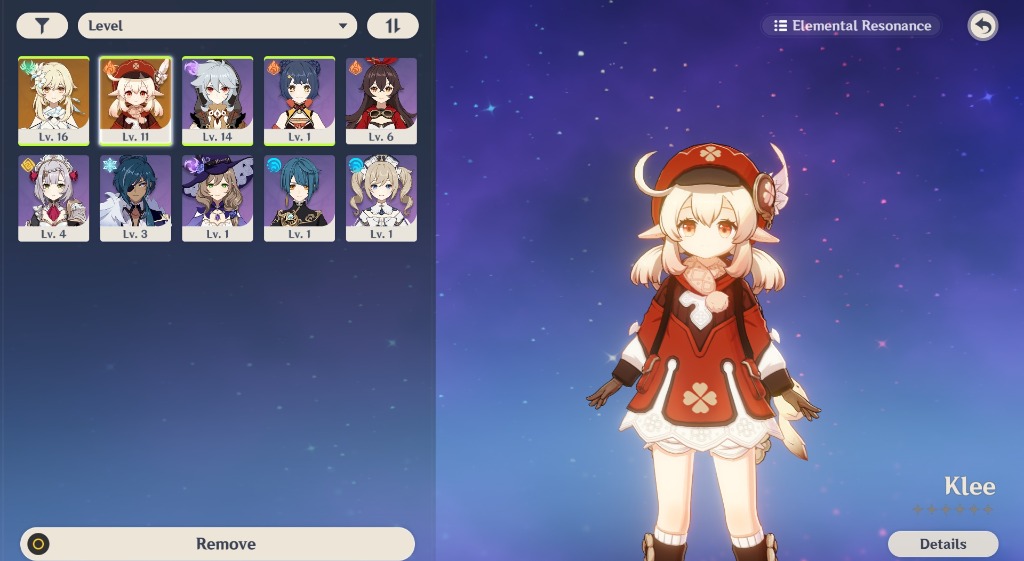Select Xiangling's Lv. 1 portrait
The image size is (1024, 561).
tap(299, 100)
